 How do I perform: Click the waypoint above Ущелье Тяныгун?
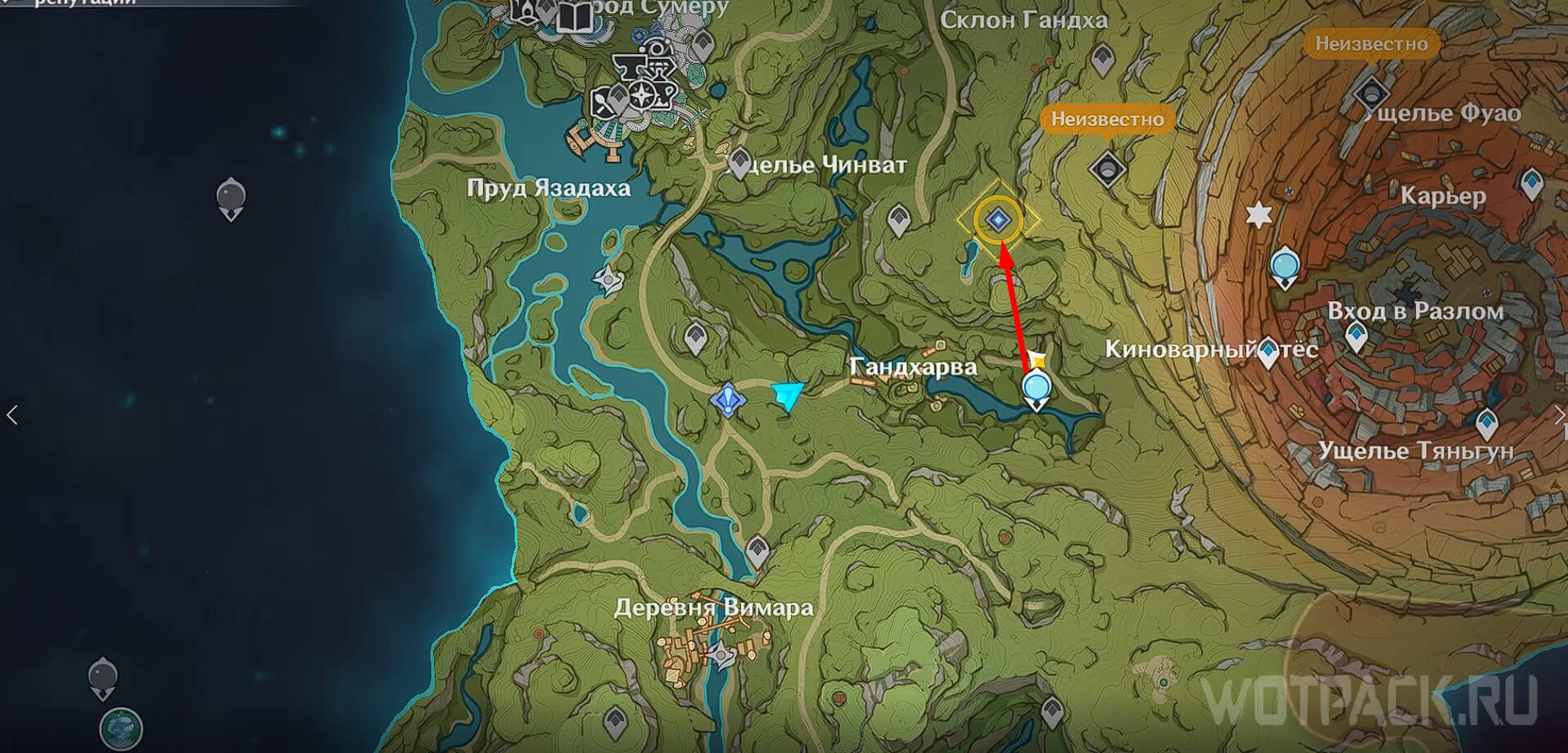(1487, 424)
